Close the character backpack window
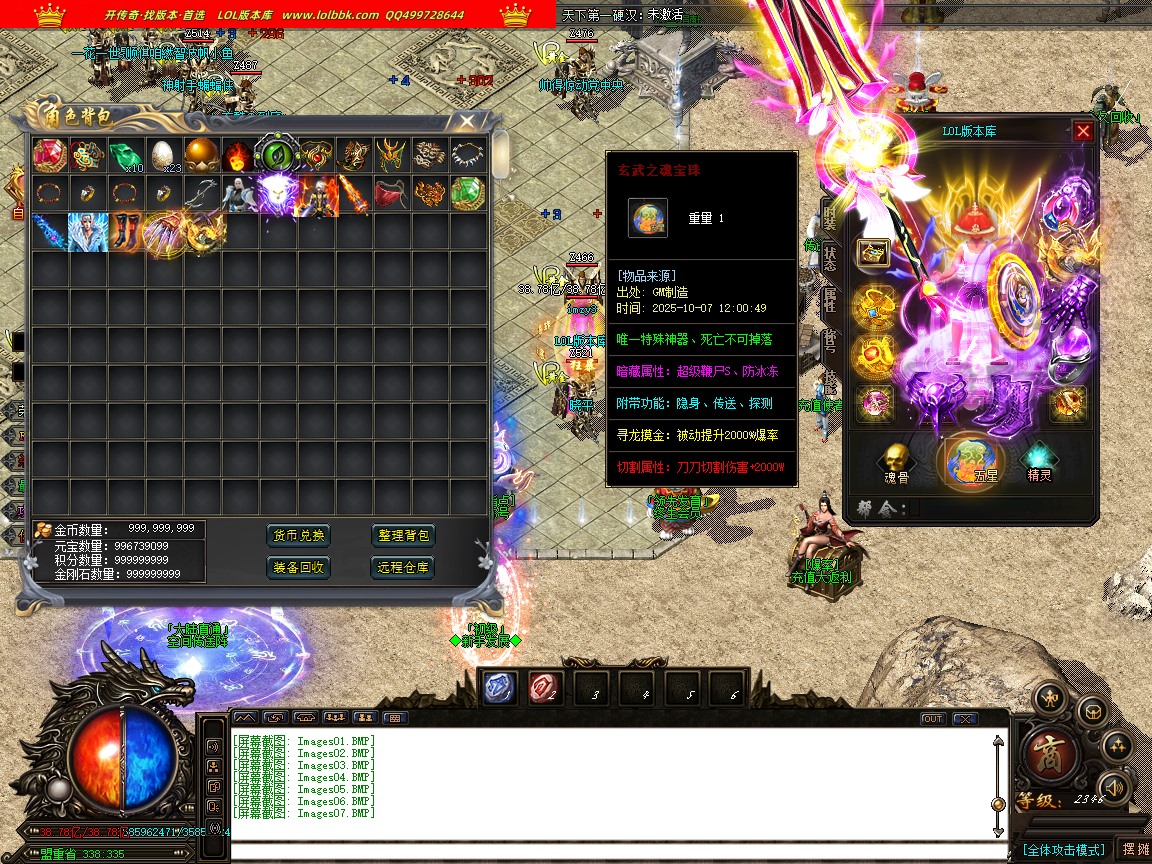Viewport: 1152px width, 864px height. 467,122
